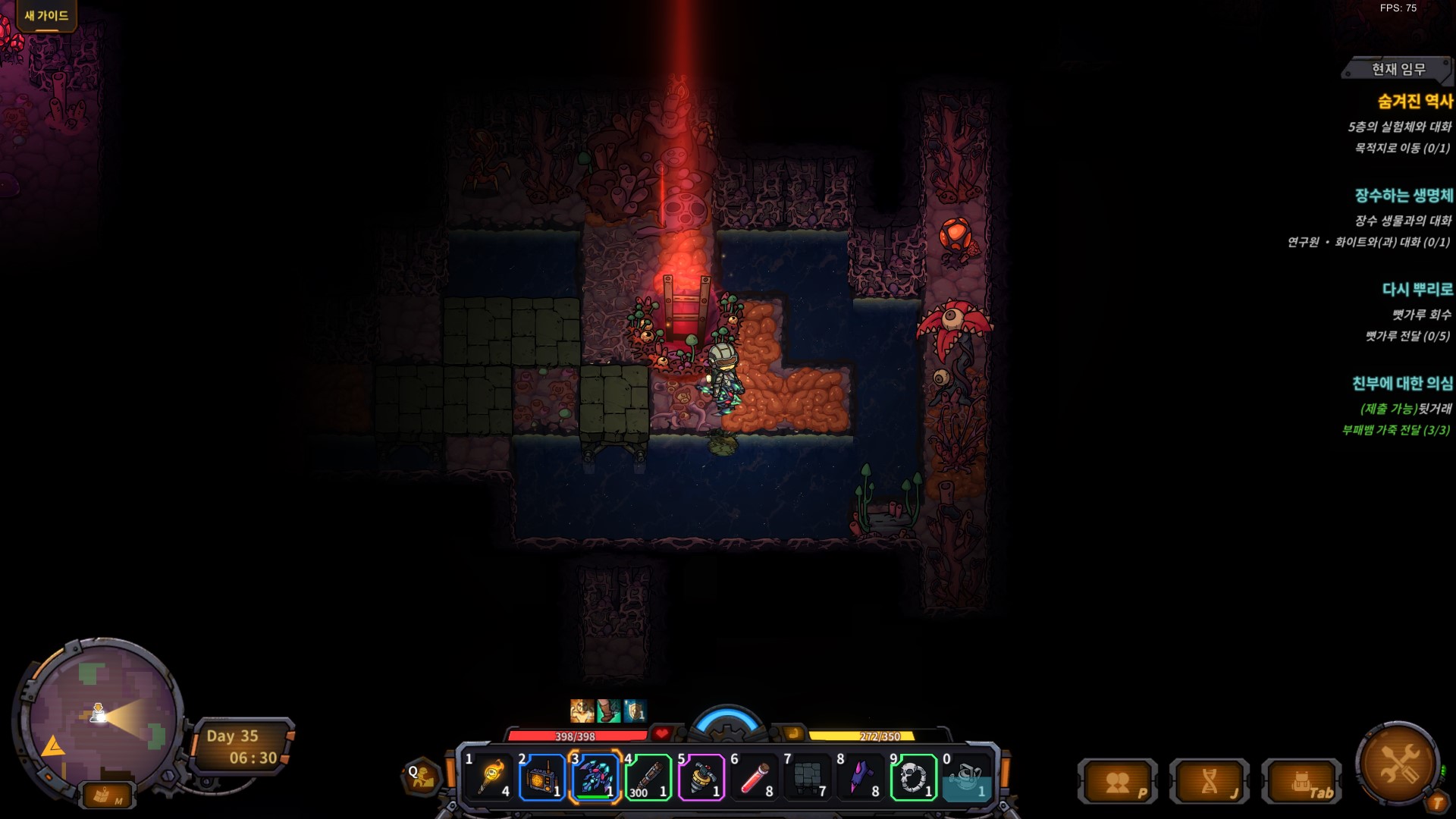Viewport: 1456px width, 819px height.
Task: Select the skull ring hotbar slot
Action: 914,777
